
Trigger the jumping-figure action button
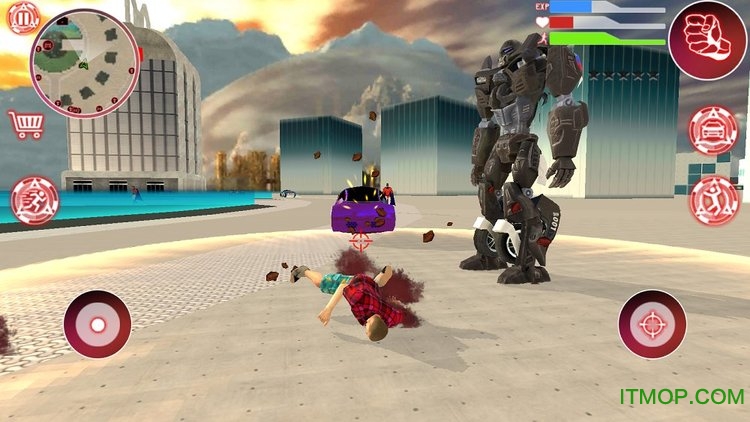pos(714,200)
